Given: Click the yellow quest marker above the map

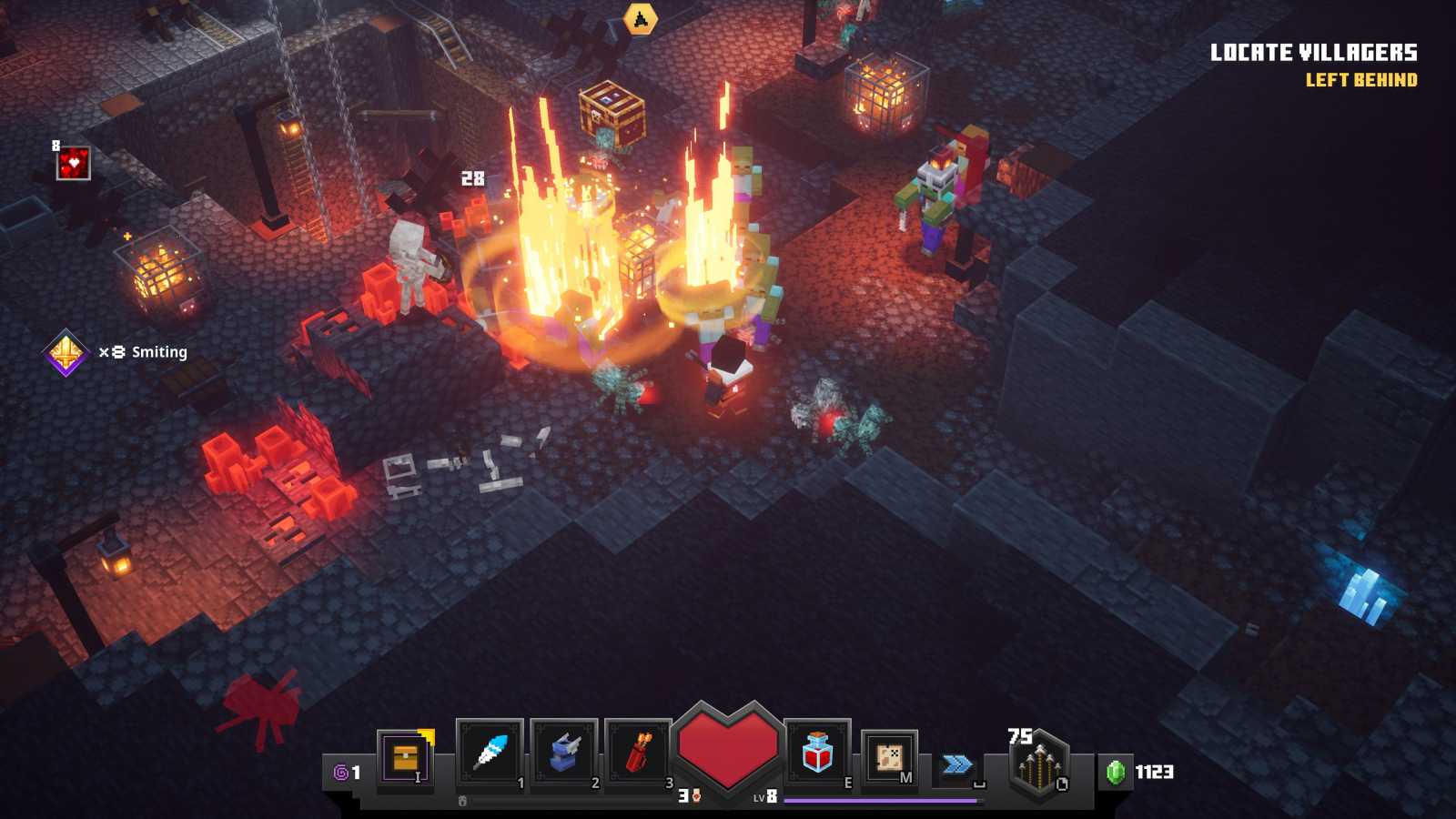Looking at the screenshot, I should [642, 16].
